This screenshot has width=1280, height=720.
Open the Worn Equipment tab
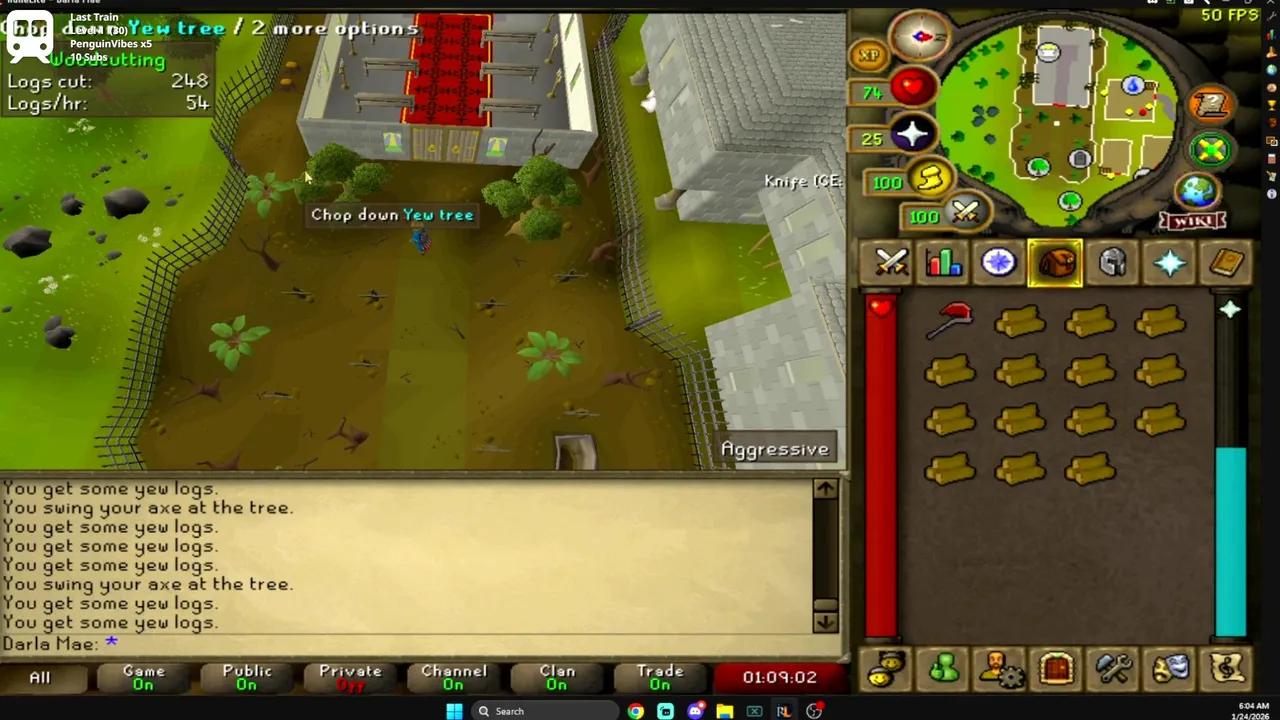click(1113, 262)
